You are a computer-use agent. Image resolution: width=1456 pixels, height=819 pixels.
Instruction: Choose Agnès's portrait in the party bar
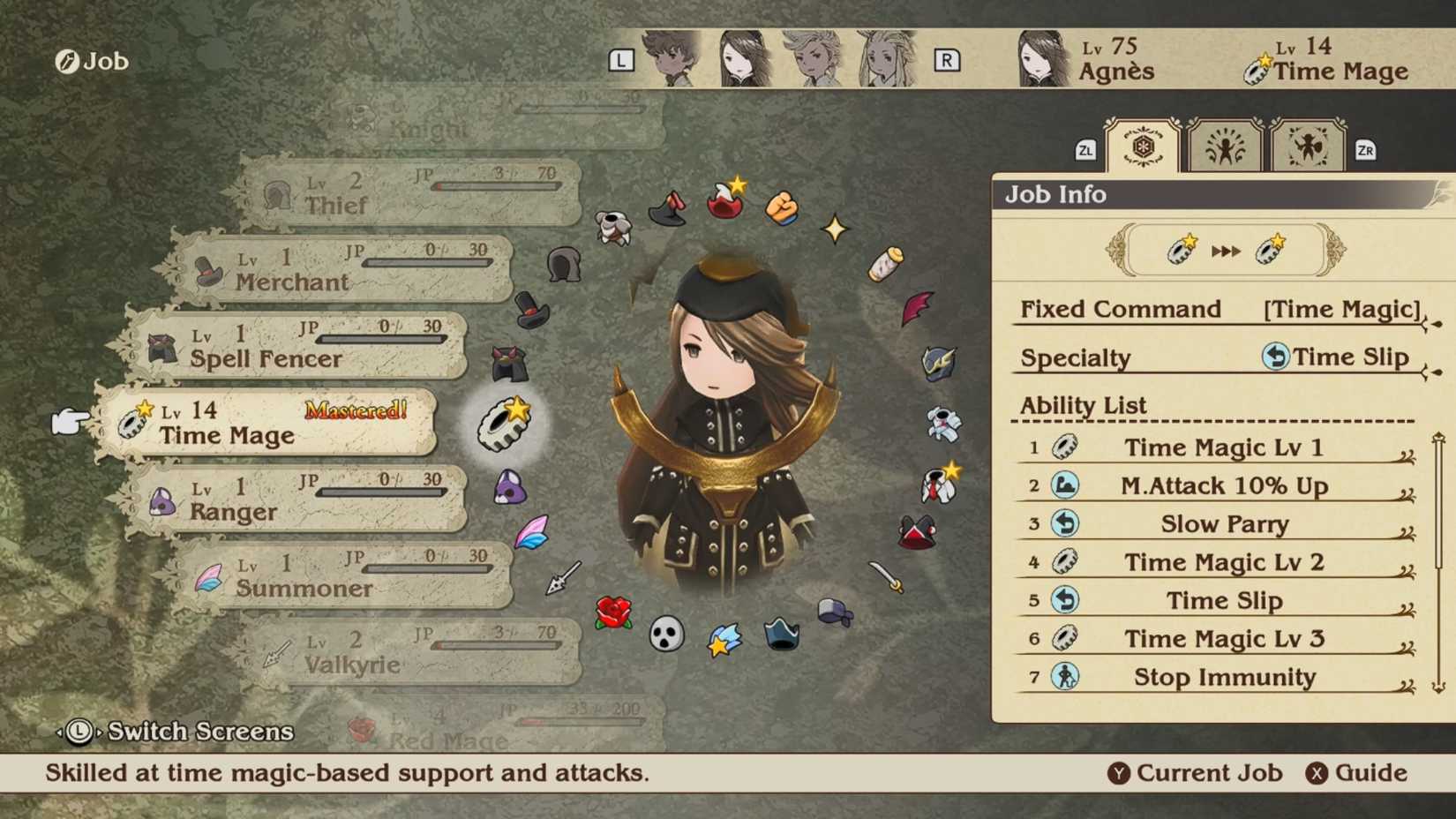(x=743, y=59)
